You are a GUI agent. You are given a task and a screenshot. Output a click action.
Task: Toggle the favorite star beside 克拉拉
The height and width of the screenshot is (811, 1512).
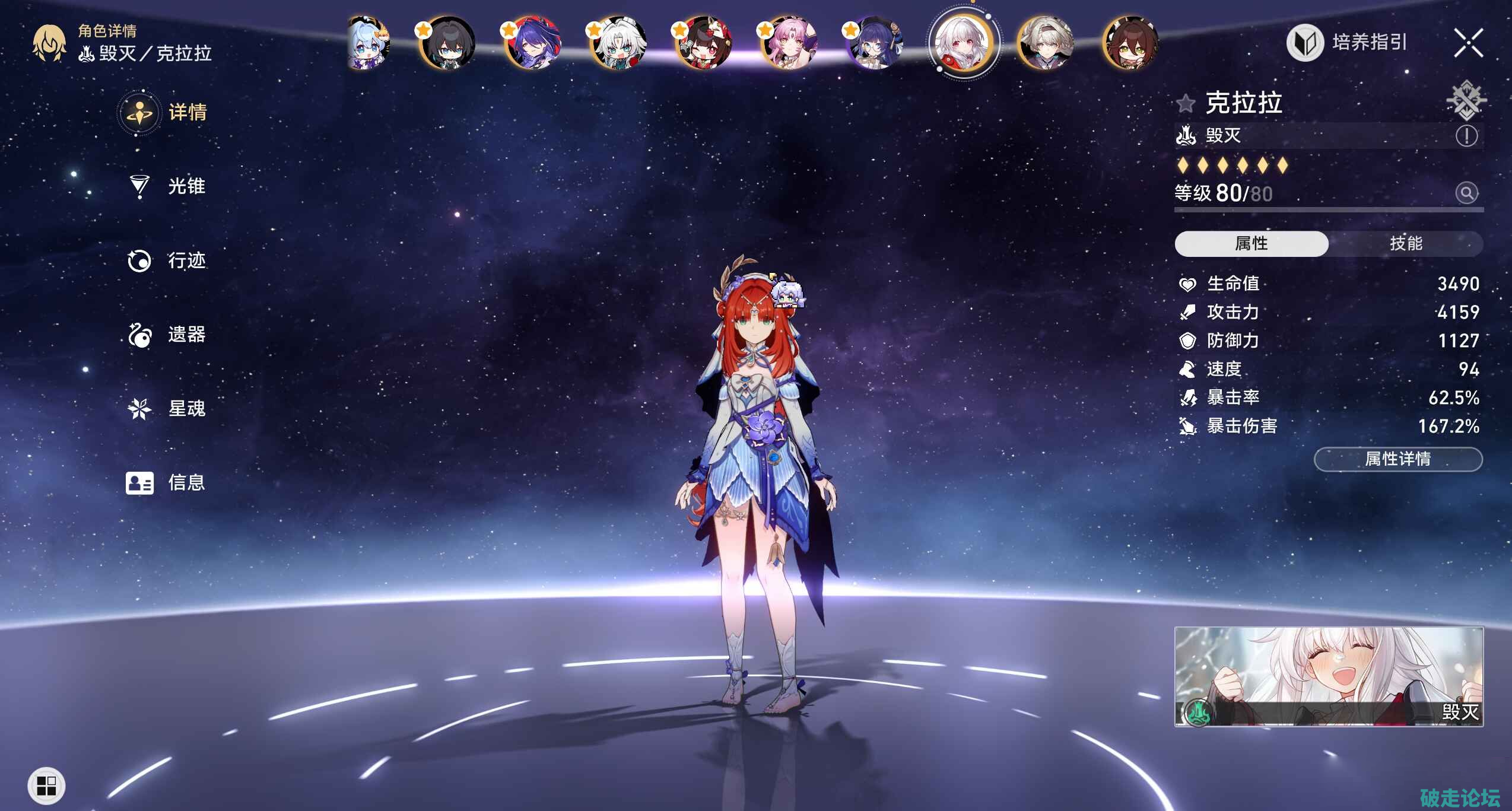pos(1186,104)
